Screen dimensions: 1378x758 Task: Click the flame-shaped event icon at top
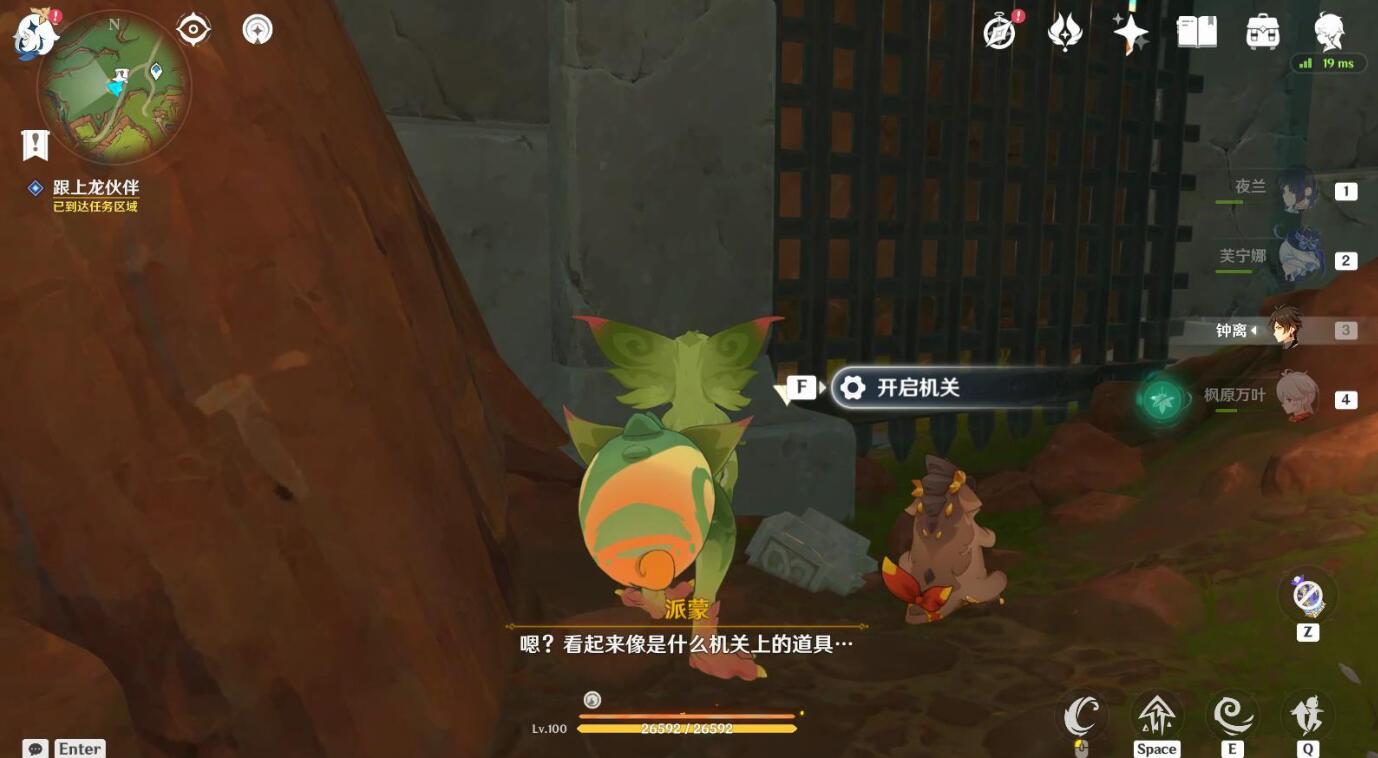tap(1064, 32)
